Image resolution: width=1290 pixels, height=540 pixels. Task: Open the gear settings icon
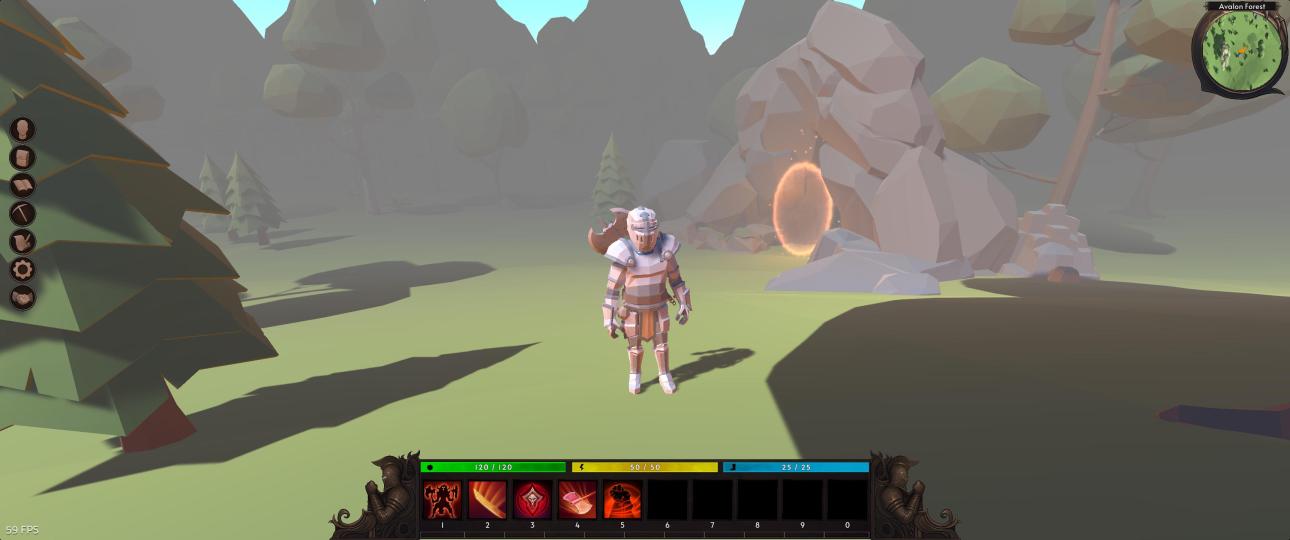[x=23, y=269]
